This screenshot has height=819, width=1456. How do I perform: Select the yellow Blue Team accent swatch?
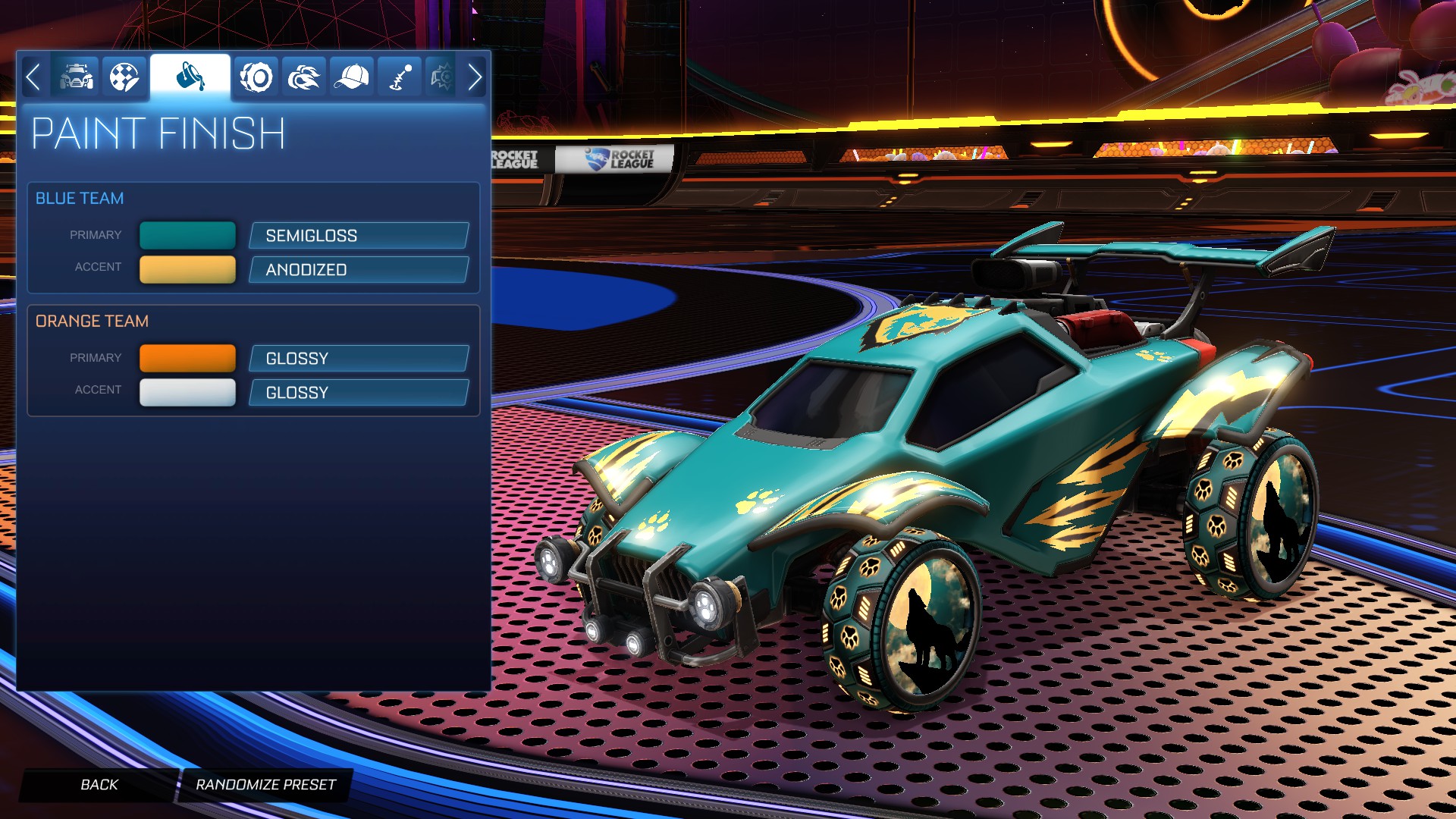coord(187,268)
